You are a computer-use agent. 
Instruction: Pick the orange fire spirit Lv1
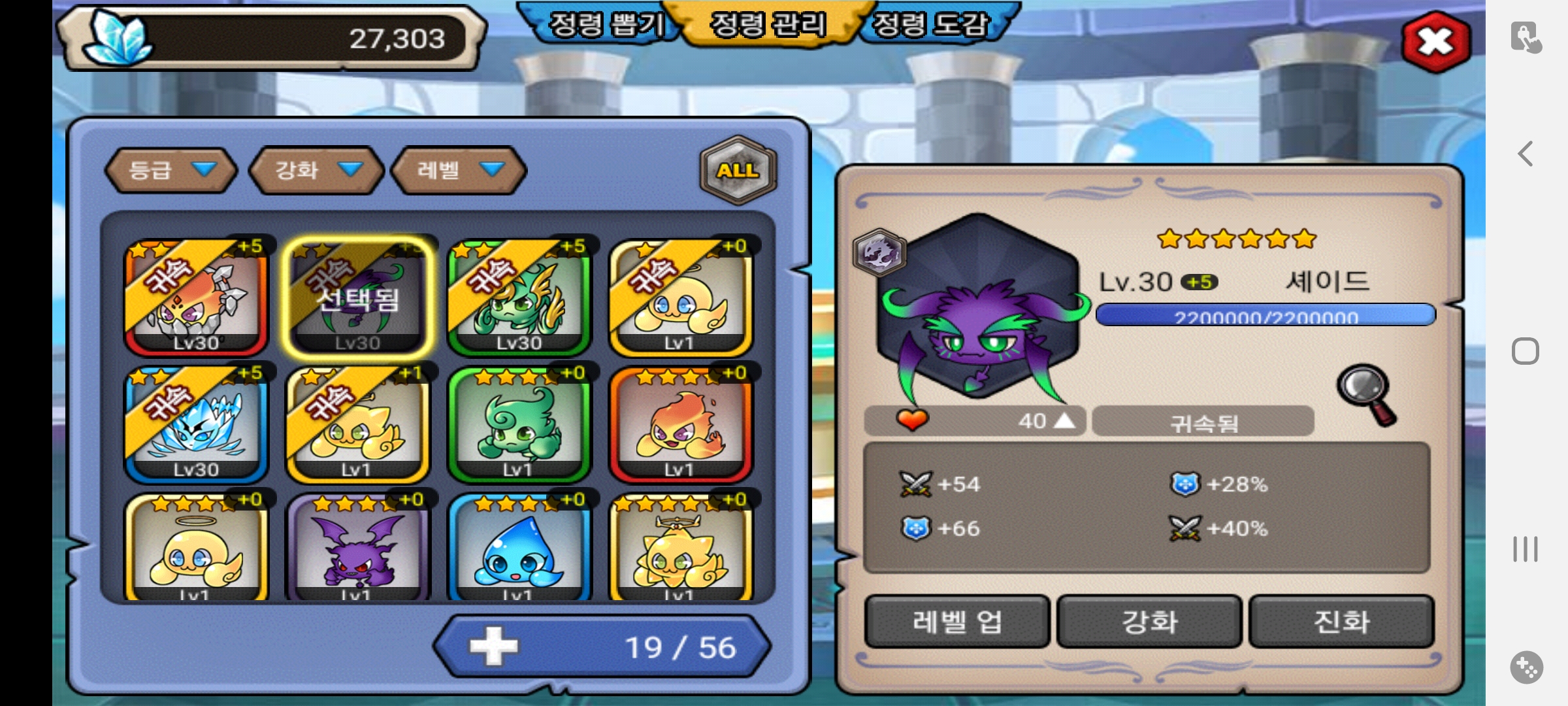pos(680,425)
